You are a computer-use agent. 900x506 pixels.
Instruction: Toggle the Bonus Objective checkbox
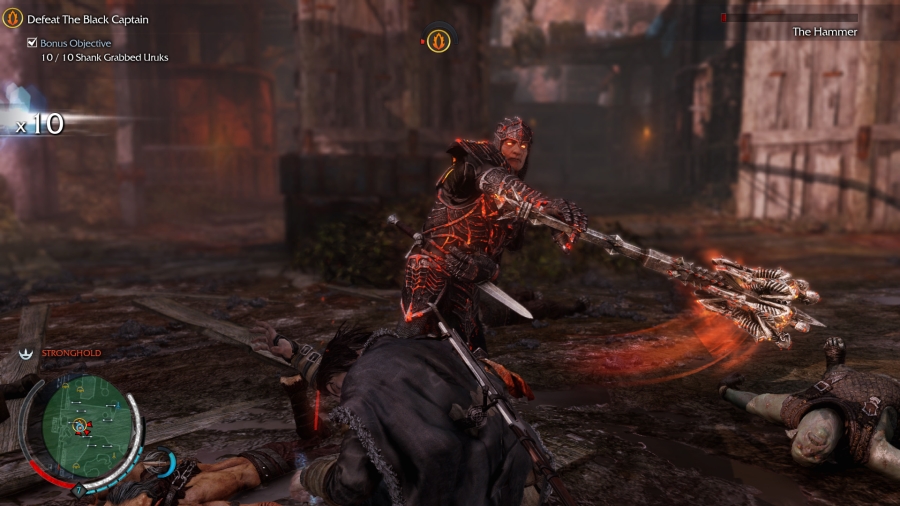33,43
